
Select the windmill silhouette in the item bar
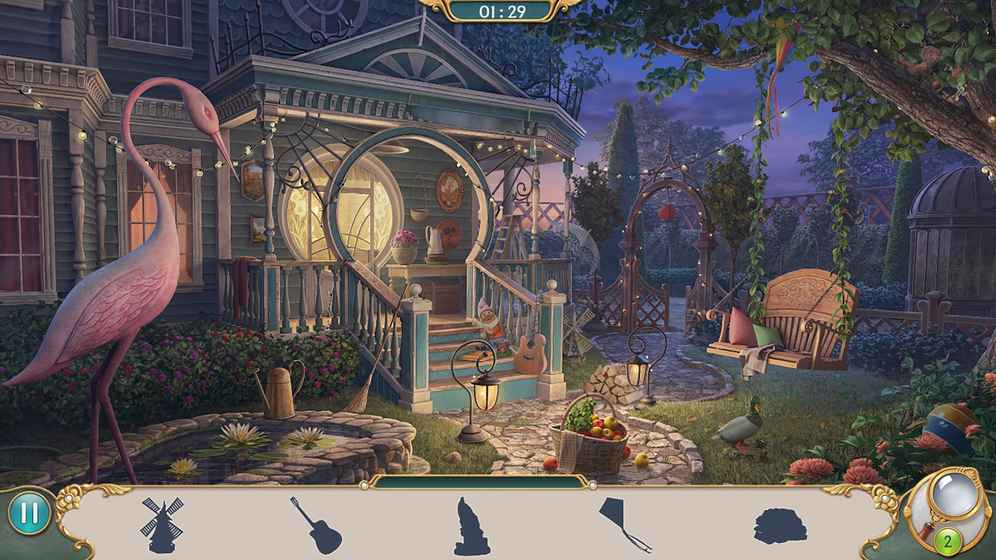[x=159, y=524]
